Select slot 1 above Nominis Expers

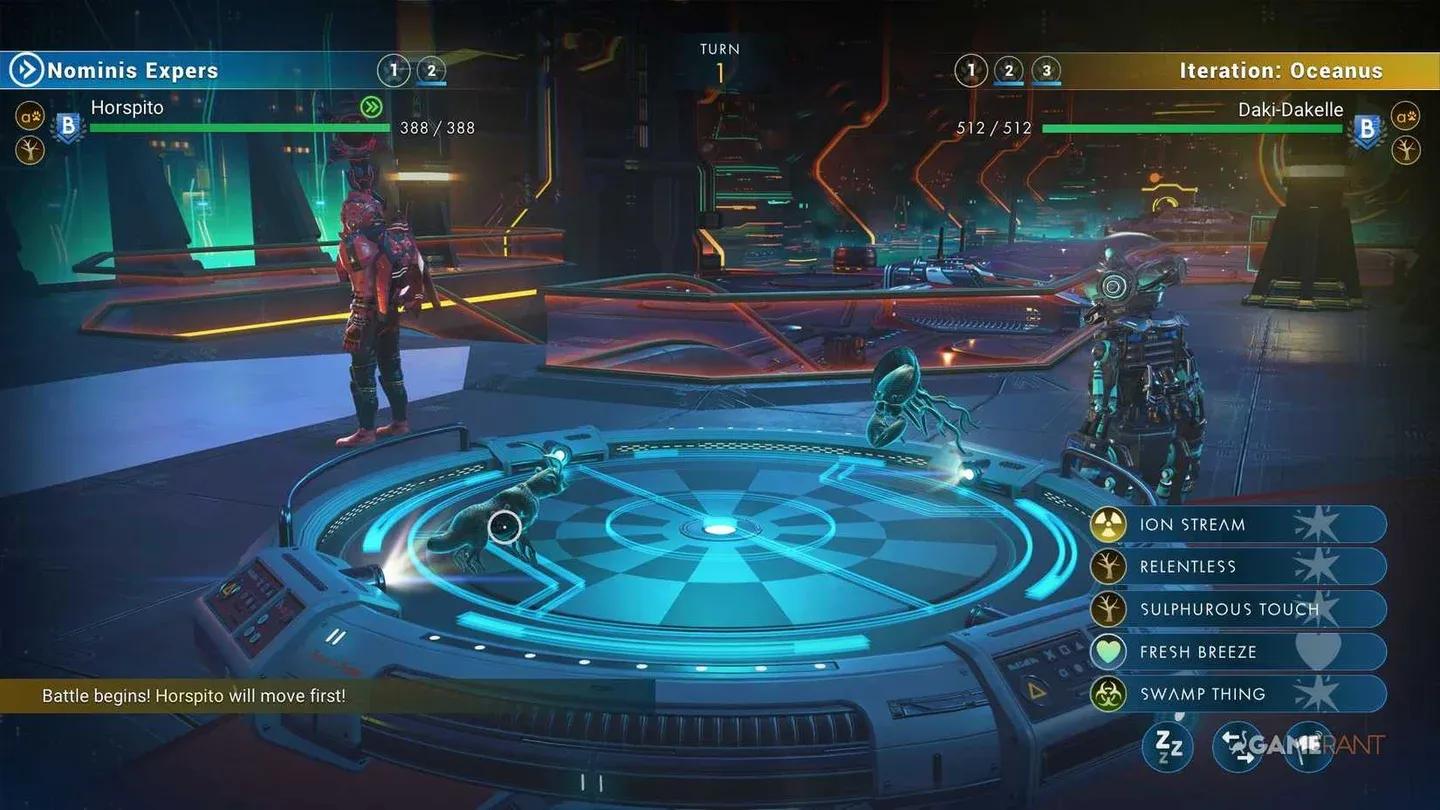tap(393, 70)
